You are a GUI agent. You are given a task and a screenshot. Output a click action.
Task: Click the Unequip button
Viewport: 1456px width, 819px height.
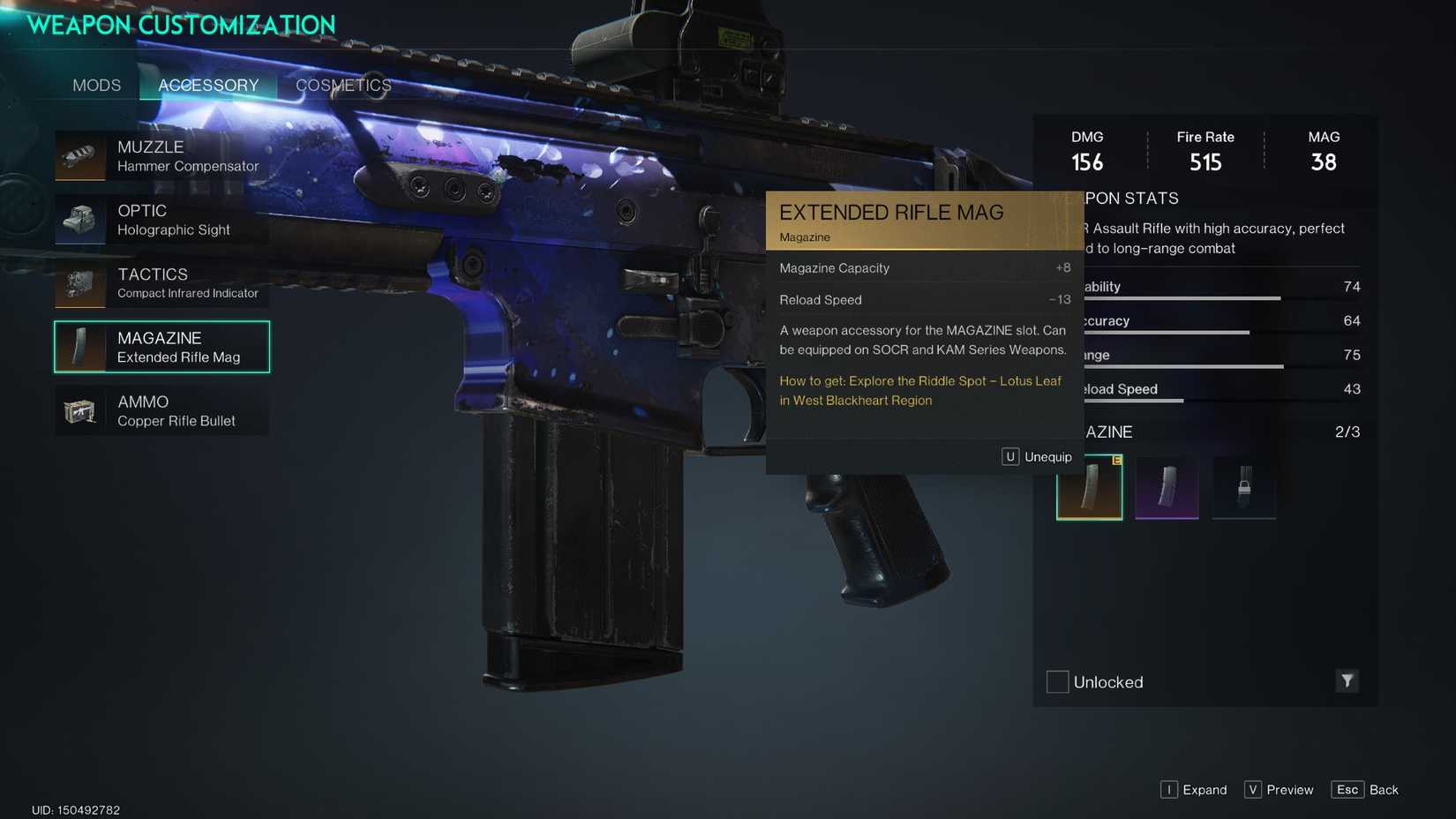[1038, 456]
